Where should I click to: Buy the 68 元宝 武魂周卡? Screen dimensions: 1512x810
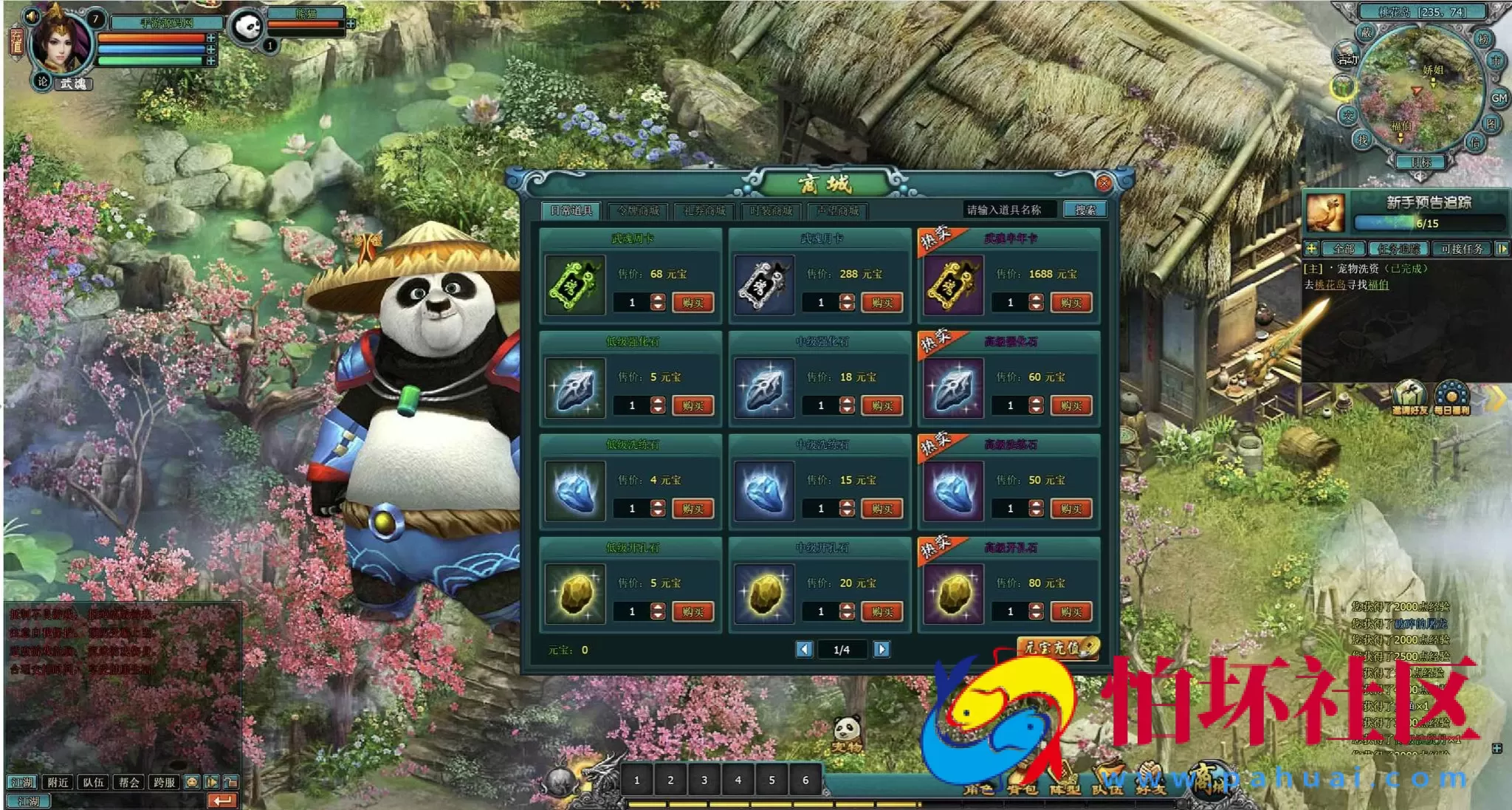693,303
